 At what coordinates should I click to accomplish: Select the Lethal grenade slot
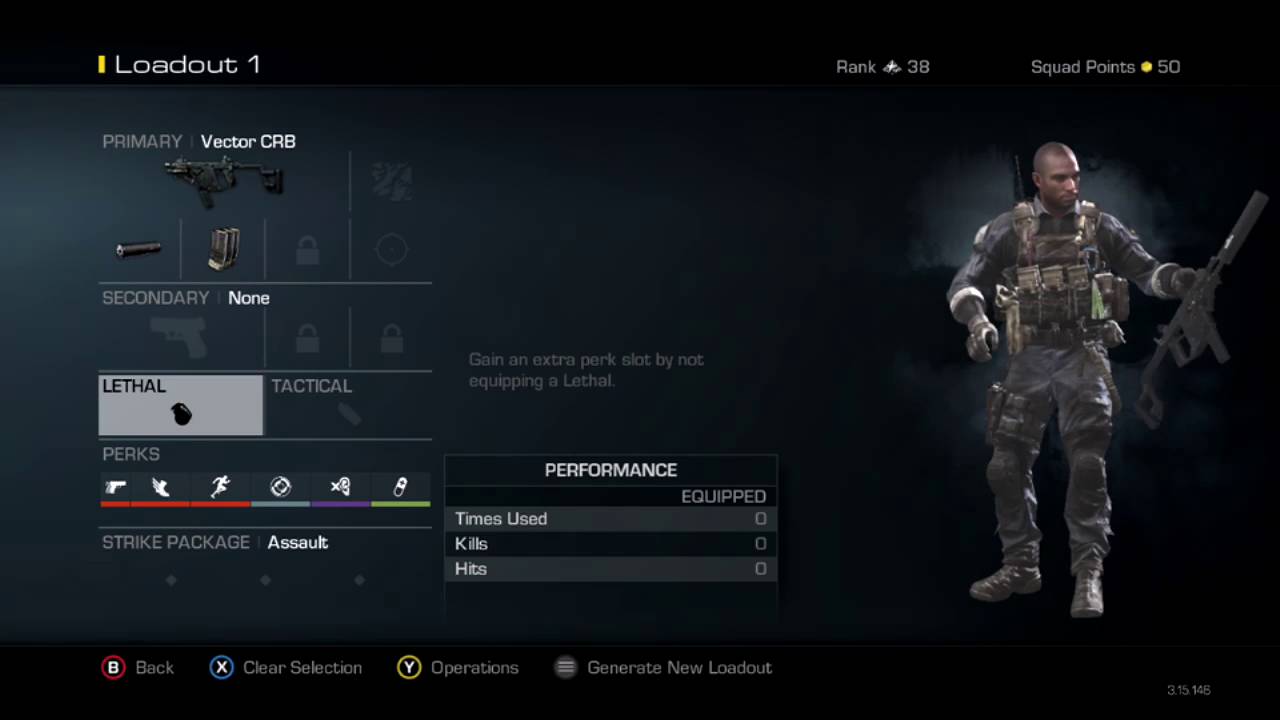pyautogui.click(x=181, y=405)
